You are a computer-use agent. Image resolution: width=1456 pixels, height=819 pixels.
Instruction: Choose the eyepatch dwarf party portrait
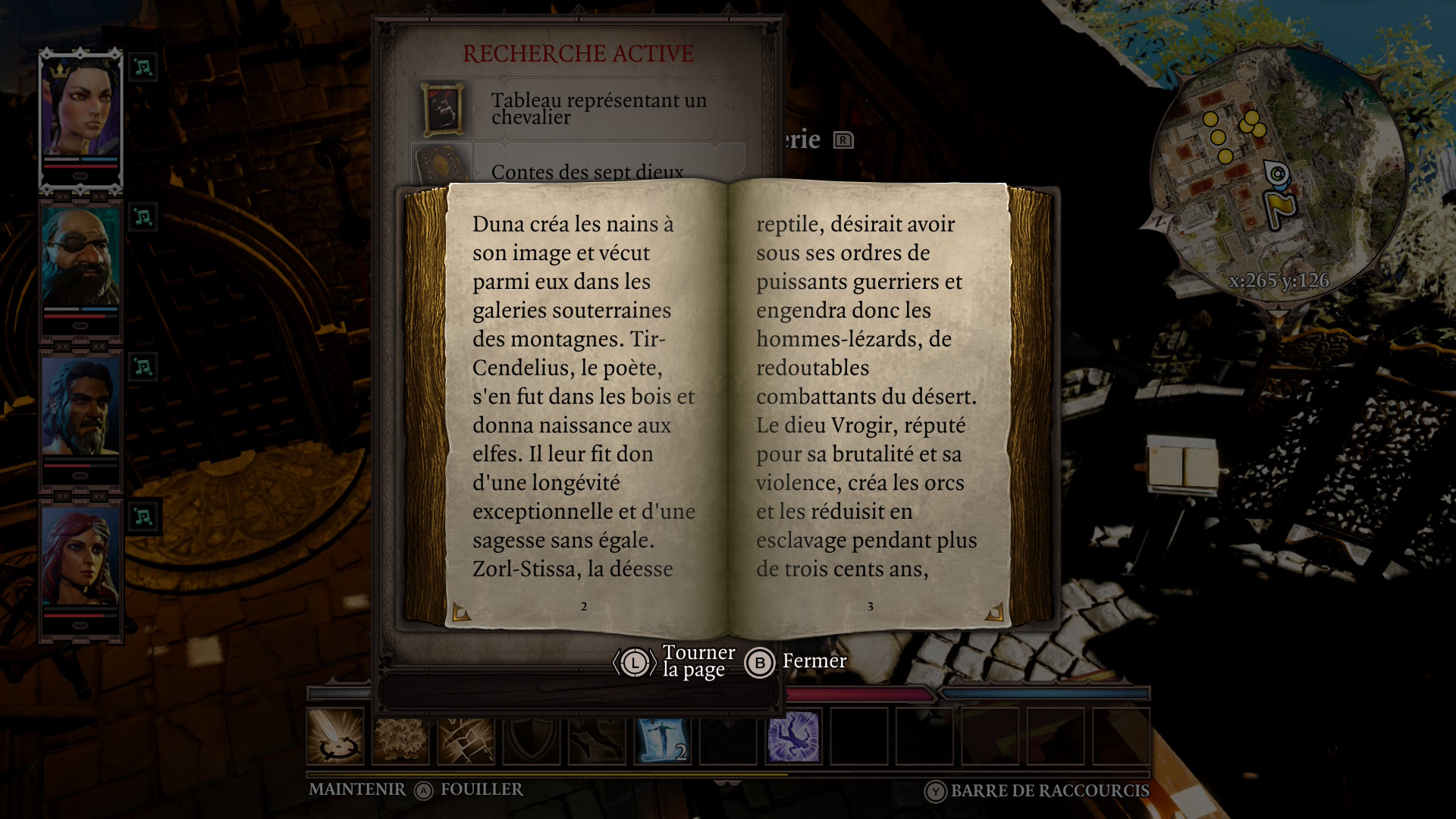point(80,258)
